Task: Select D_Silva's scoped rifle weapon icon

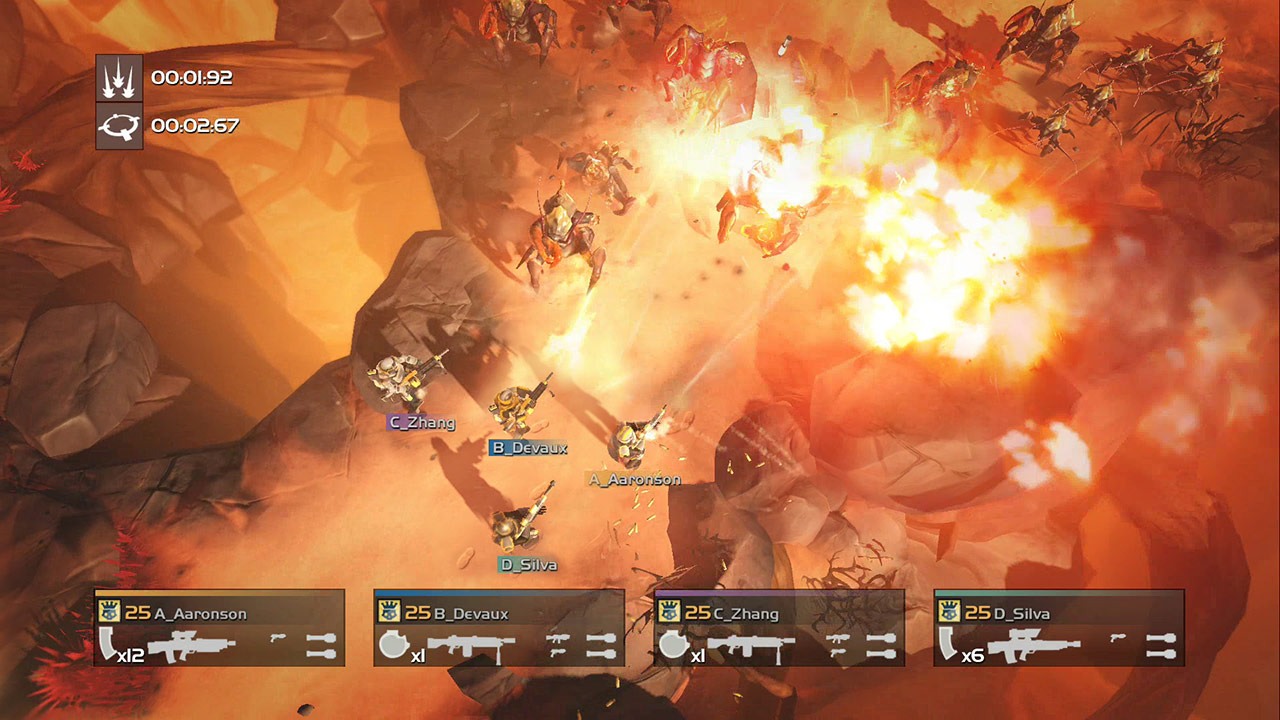Action: tap(1036, 644)
